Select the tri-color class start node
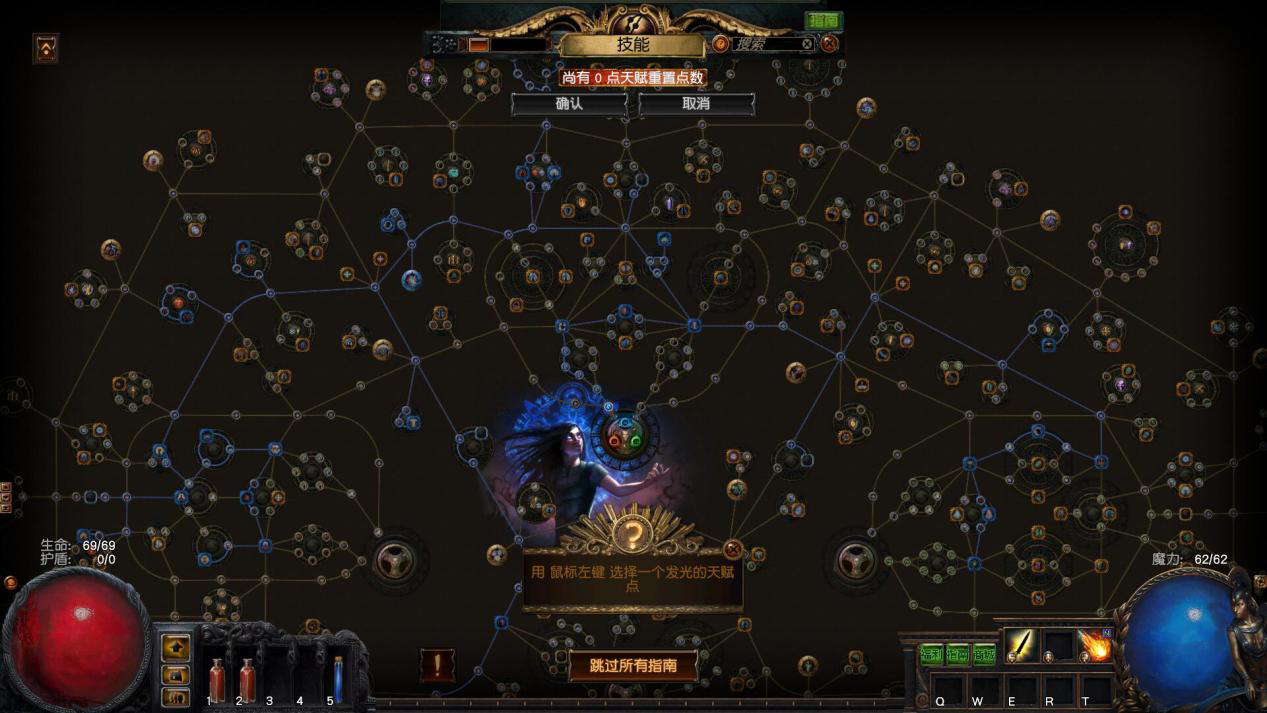Viewport: 1267px width, 713px height. 625,438
